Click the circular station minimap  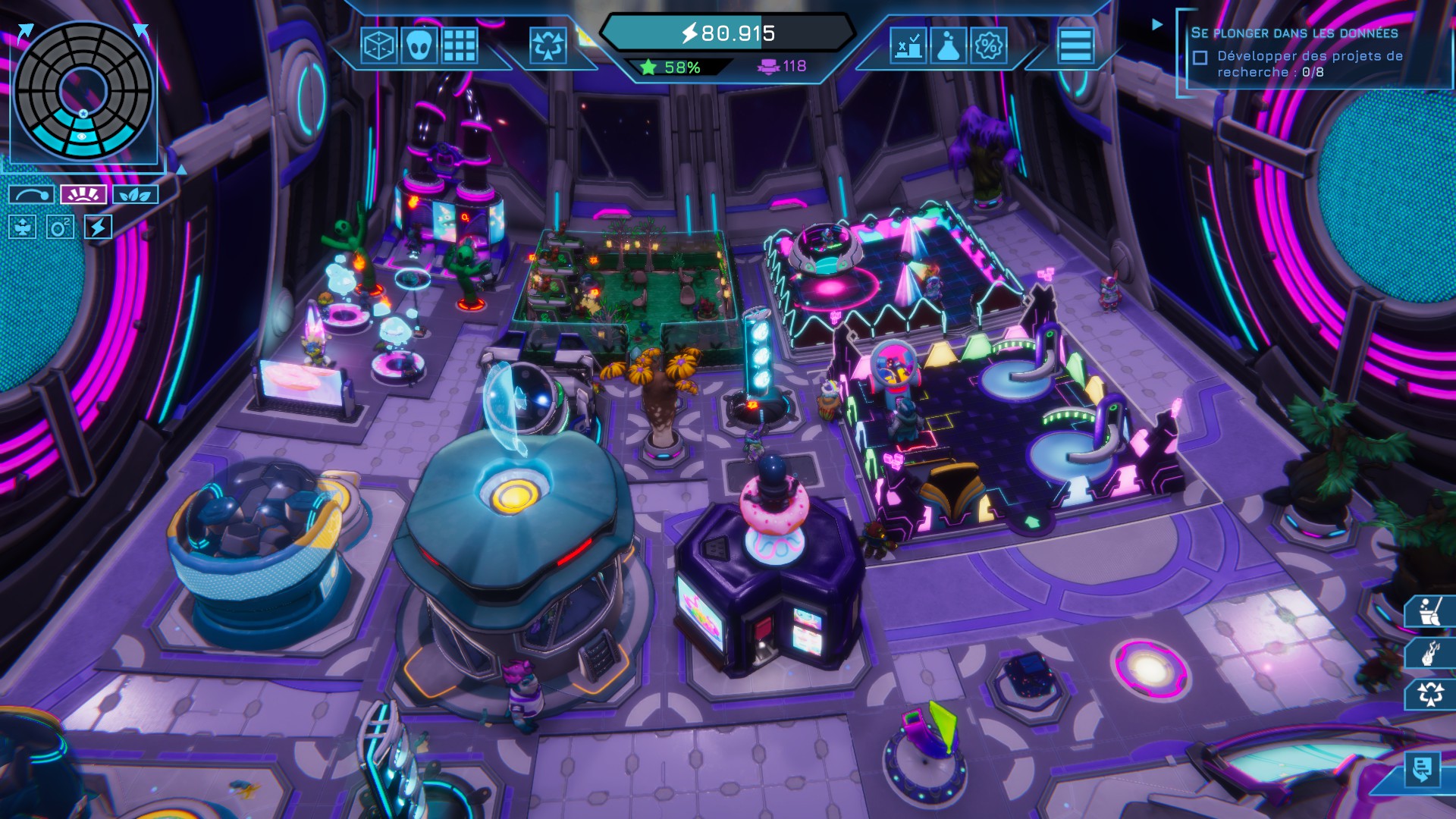pyautogui.click(x=83, y=91)
